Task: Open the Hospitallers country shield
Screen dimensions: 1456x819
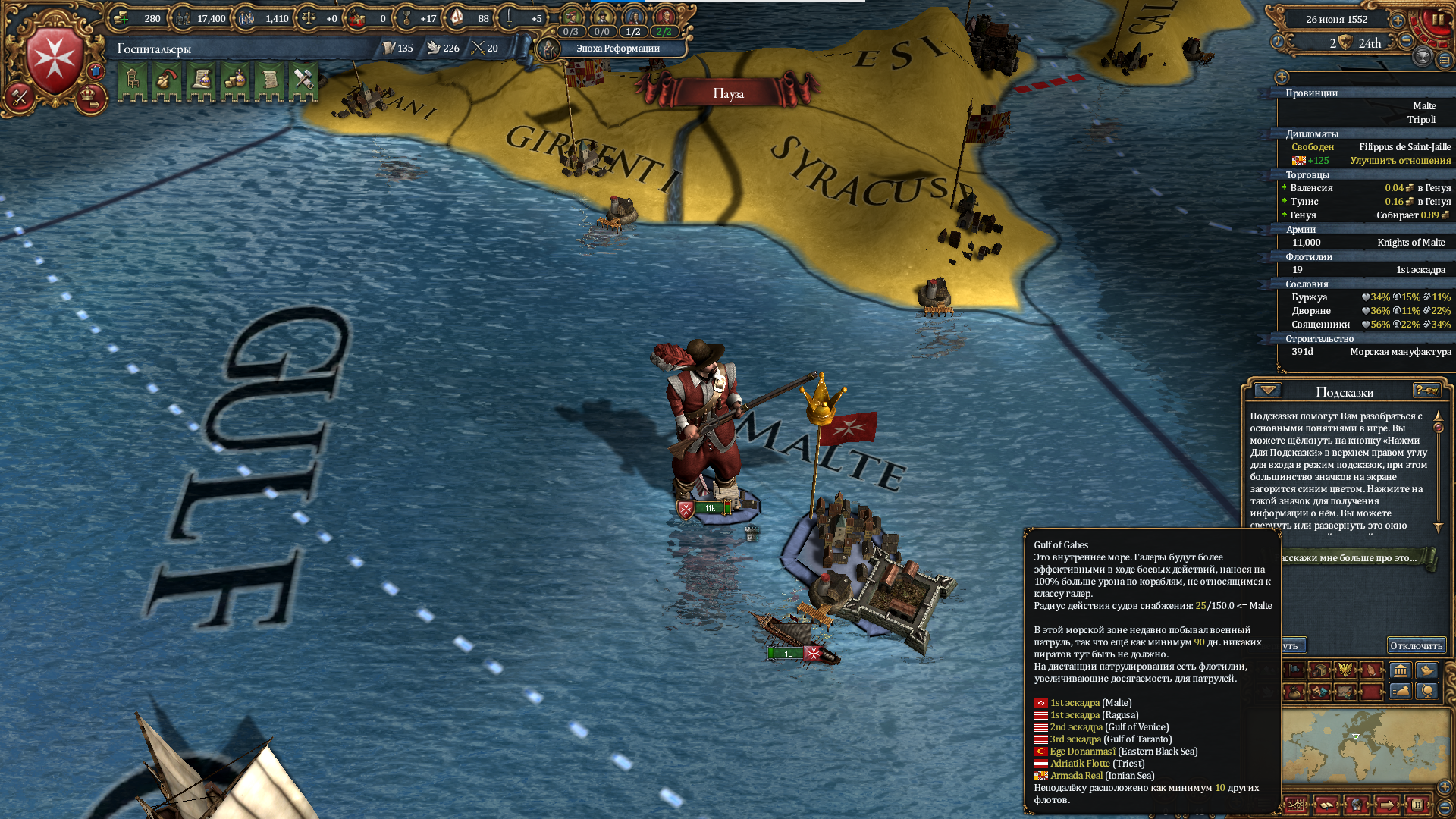Action: coord(55,60)
